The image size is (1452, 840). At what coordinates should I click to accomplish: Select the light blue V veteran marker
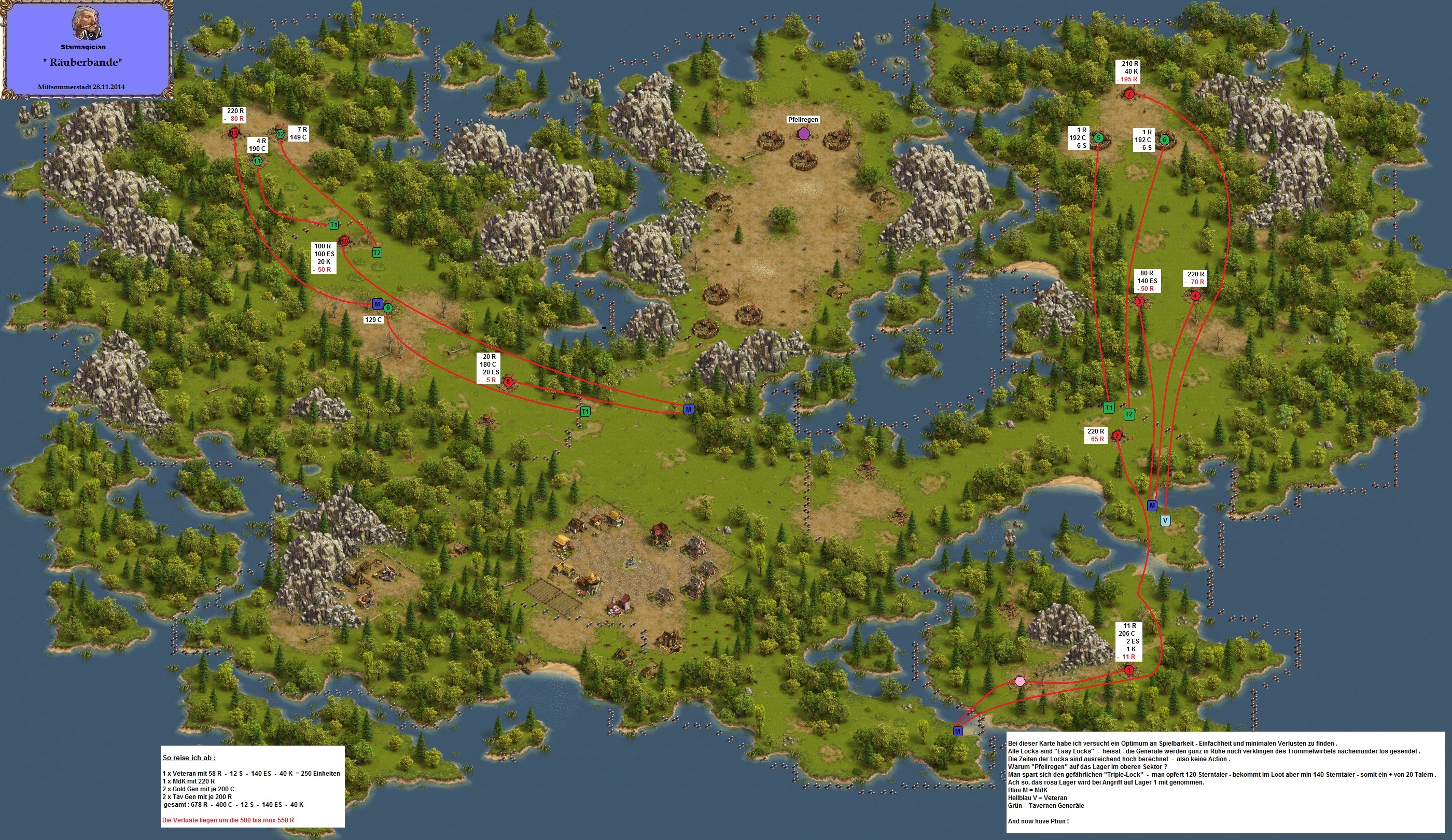pyautogui.click(x=1165, y=520)
